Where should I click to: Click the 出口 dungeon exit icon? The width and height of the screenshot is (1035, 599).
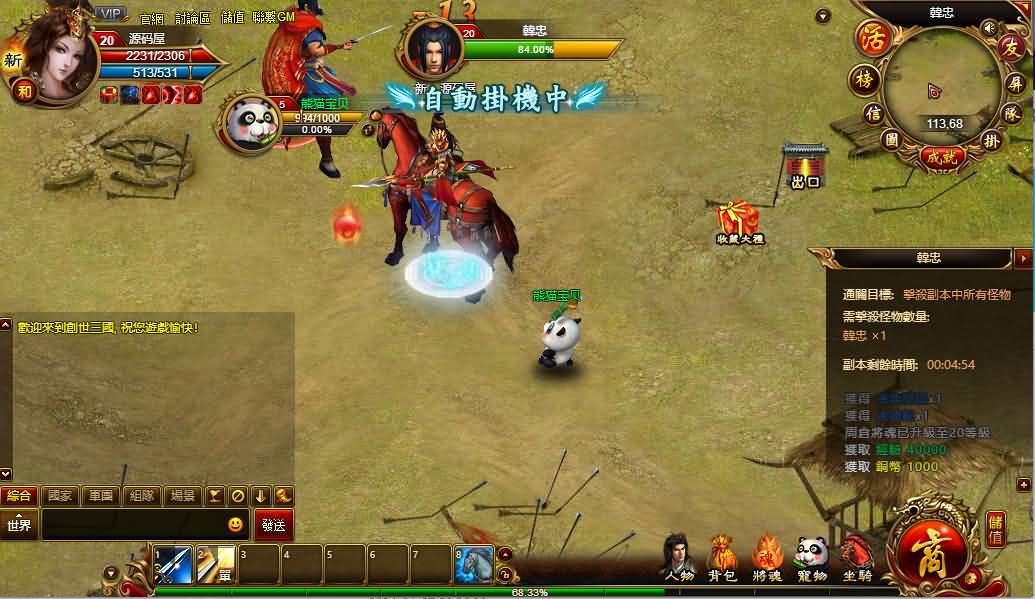point(805,166)
